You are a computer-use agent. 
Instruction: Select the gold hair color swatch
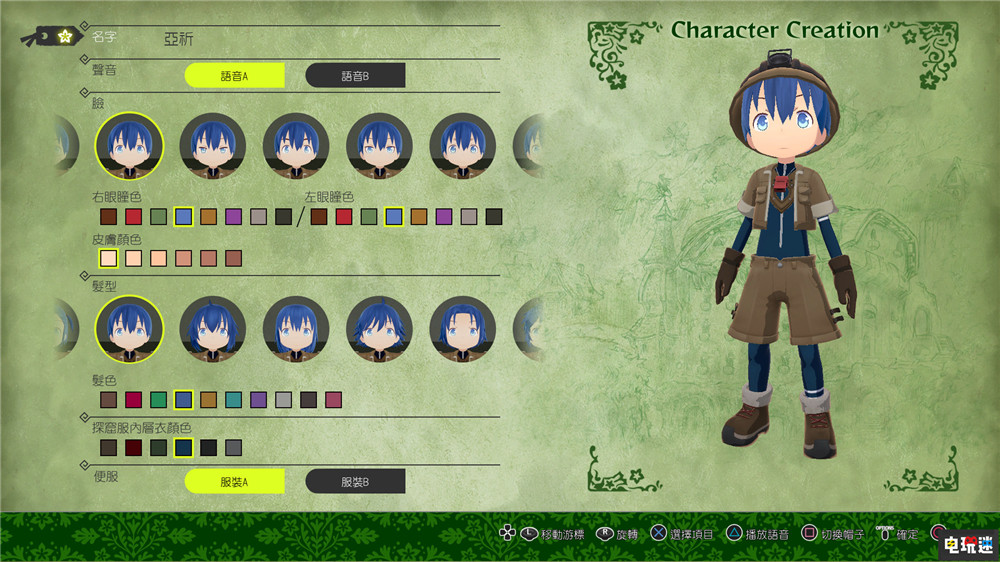click(209, 400)
